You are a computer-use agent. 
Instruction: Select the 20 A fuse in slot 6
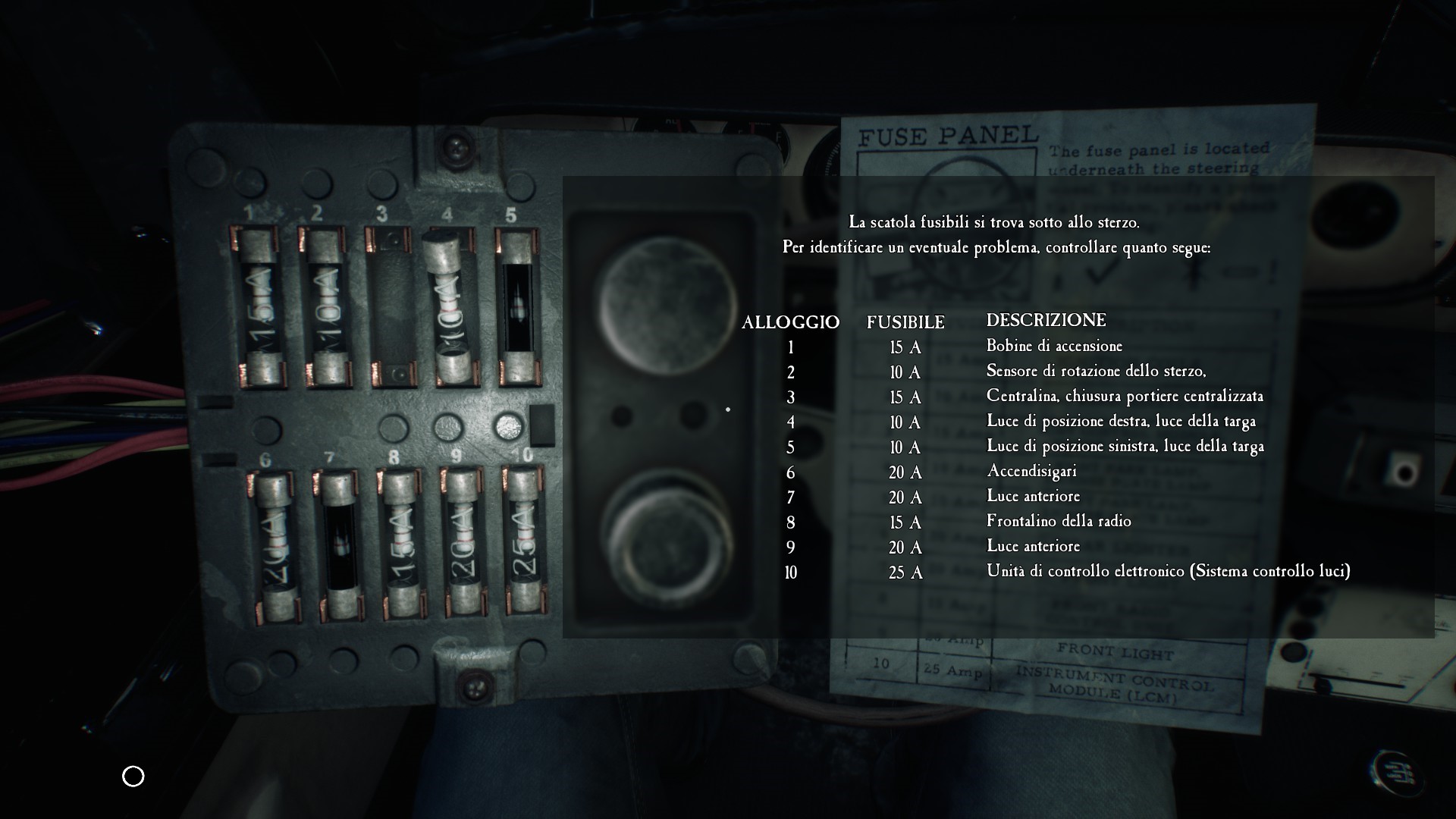pos(275,546)
